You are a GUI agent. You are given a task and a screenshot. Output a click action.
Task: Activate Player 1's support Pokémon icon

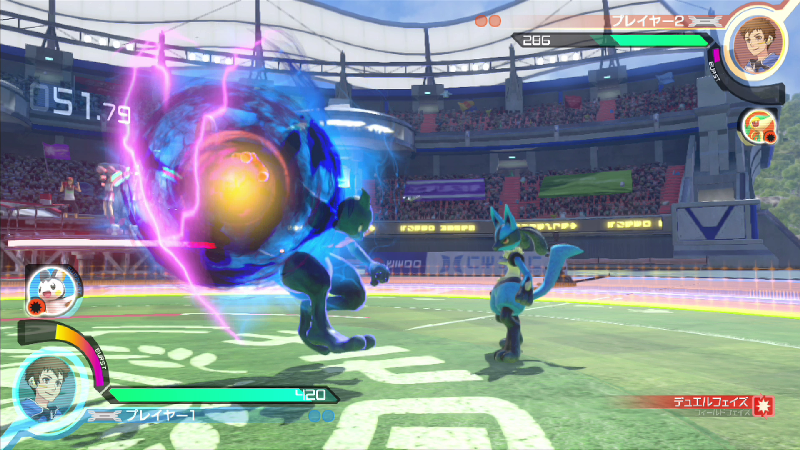click(45, 286)
